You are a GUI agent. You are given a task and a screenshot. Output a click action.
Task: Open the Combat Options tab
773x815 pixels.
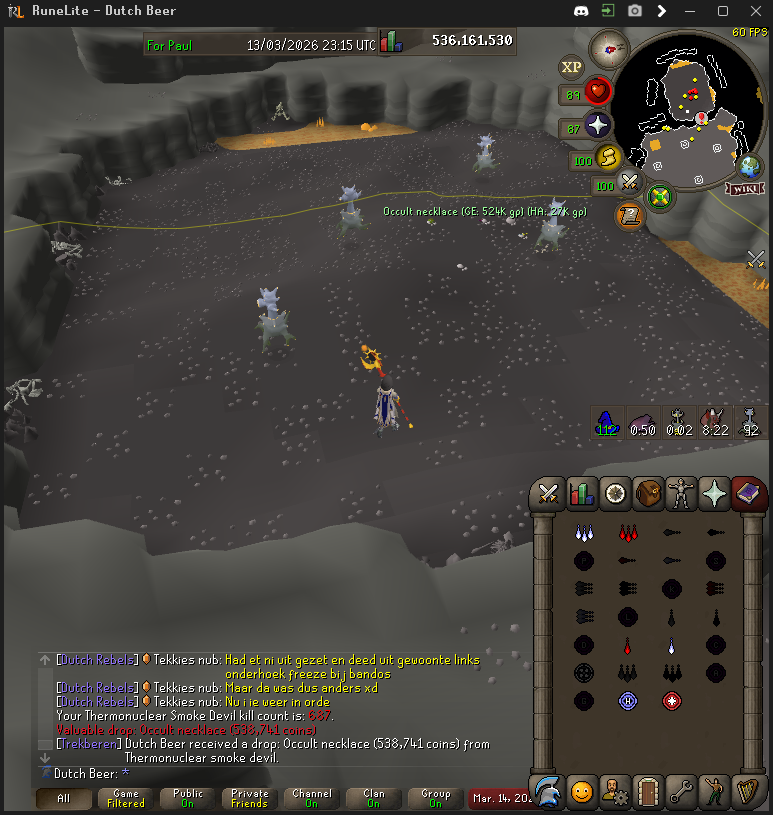click(x=548, y=493)
